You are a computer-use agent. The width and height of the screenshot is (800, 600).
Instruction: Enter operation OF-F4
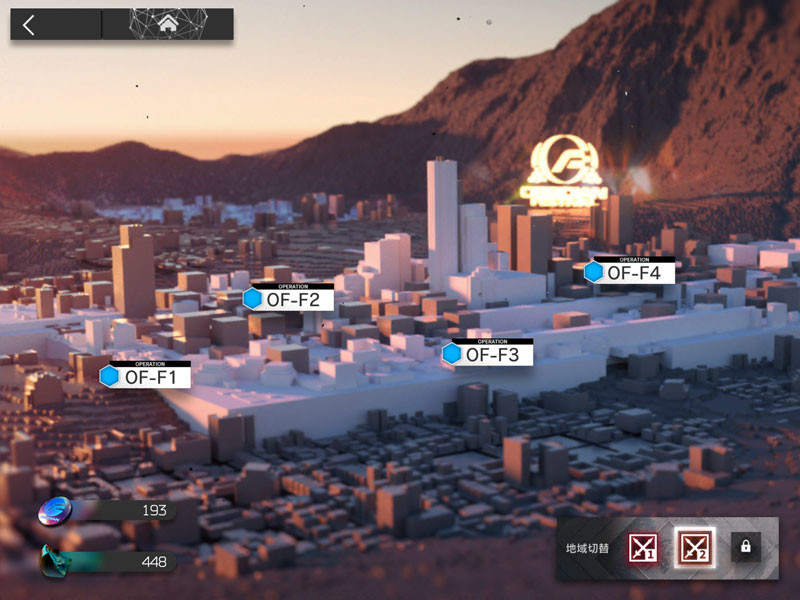(x=630, y=271)
